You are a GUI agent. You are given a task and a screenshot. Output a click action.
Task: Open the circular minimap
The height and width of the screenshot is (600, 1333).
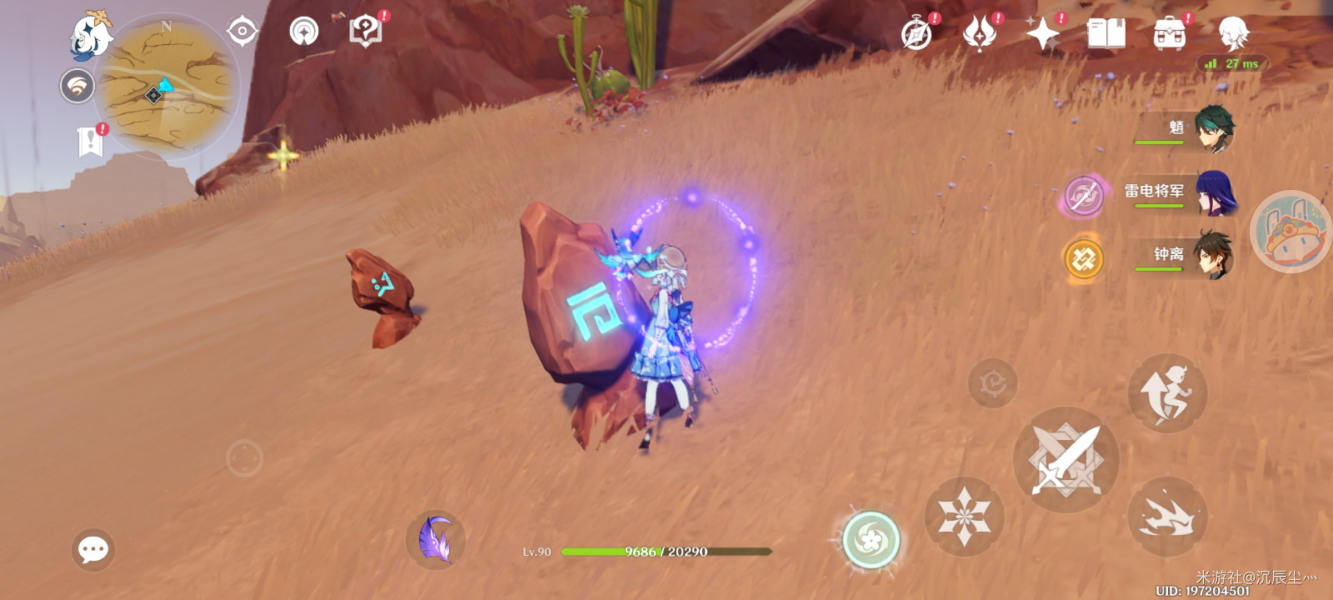coord(168,86)
